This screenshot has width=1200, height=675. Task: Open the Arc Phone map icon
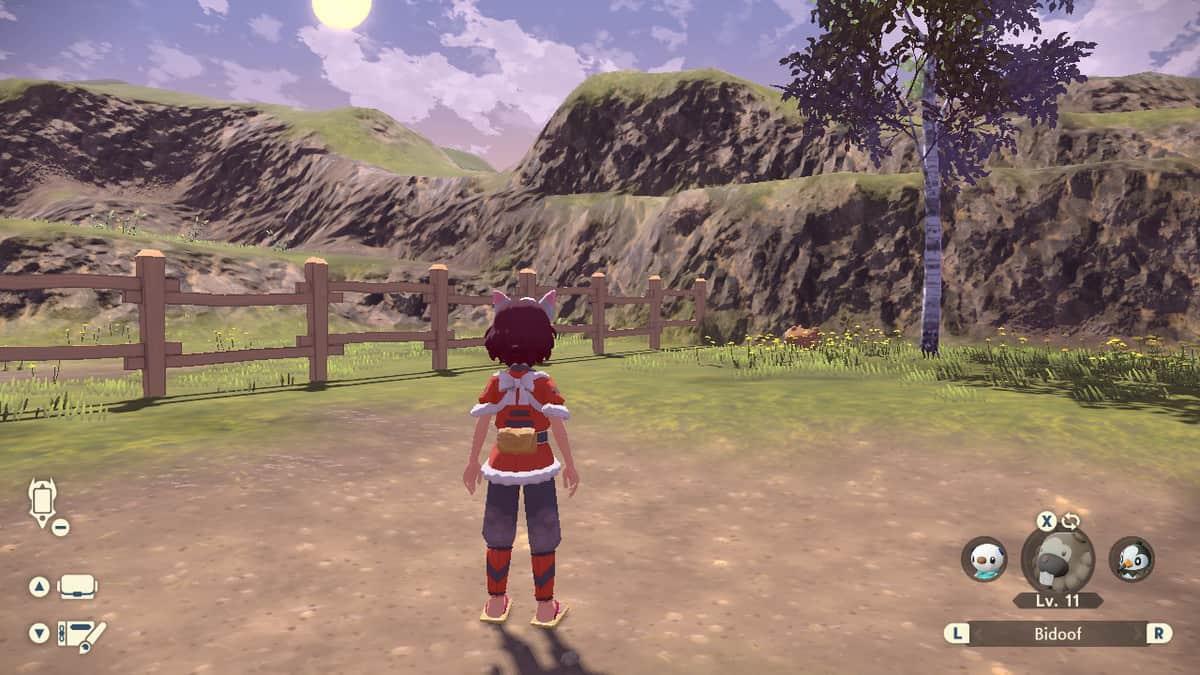[43, 500]
